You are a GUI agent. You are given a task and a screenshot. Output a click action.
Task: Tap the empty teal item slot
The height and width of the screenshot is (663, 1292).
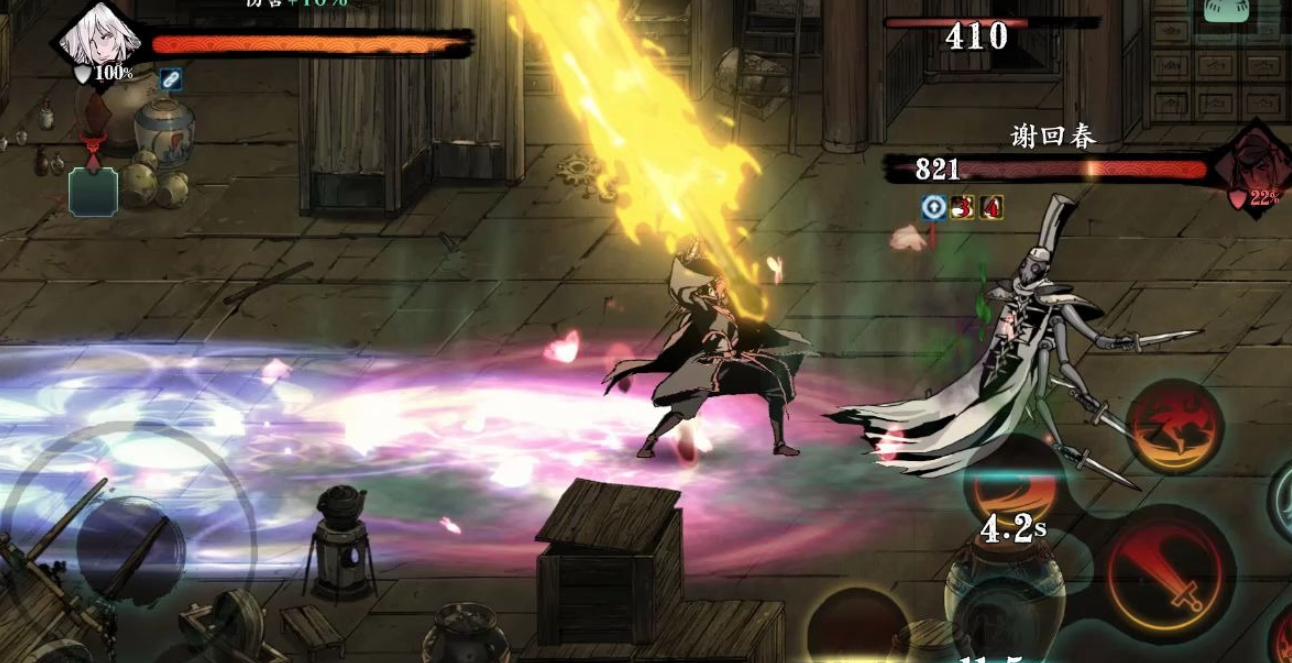pos(93,191)
